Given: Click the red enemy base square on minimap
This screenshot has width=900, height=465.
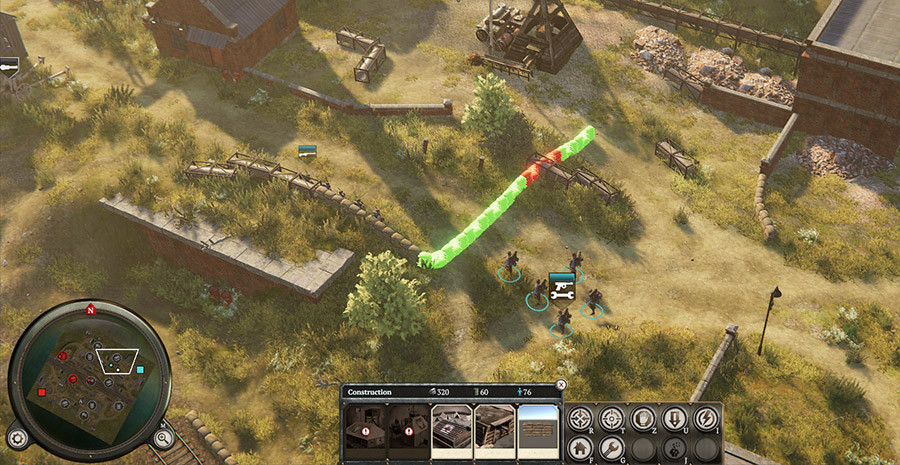Looking at the screenshot, I should coord(42,393).
